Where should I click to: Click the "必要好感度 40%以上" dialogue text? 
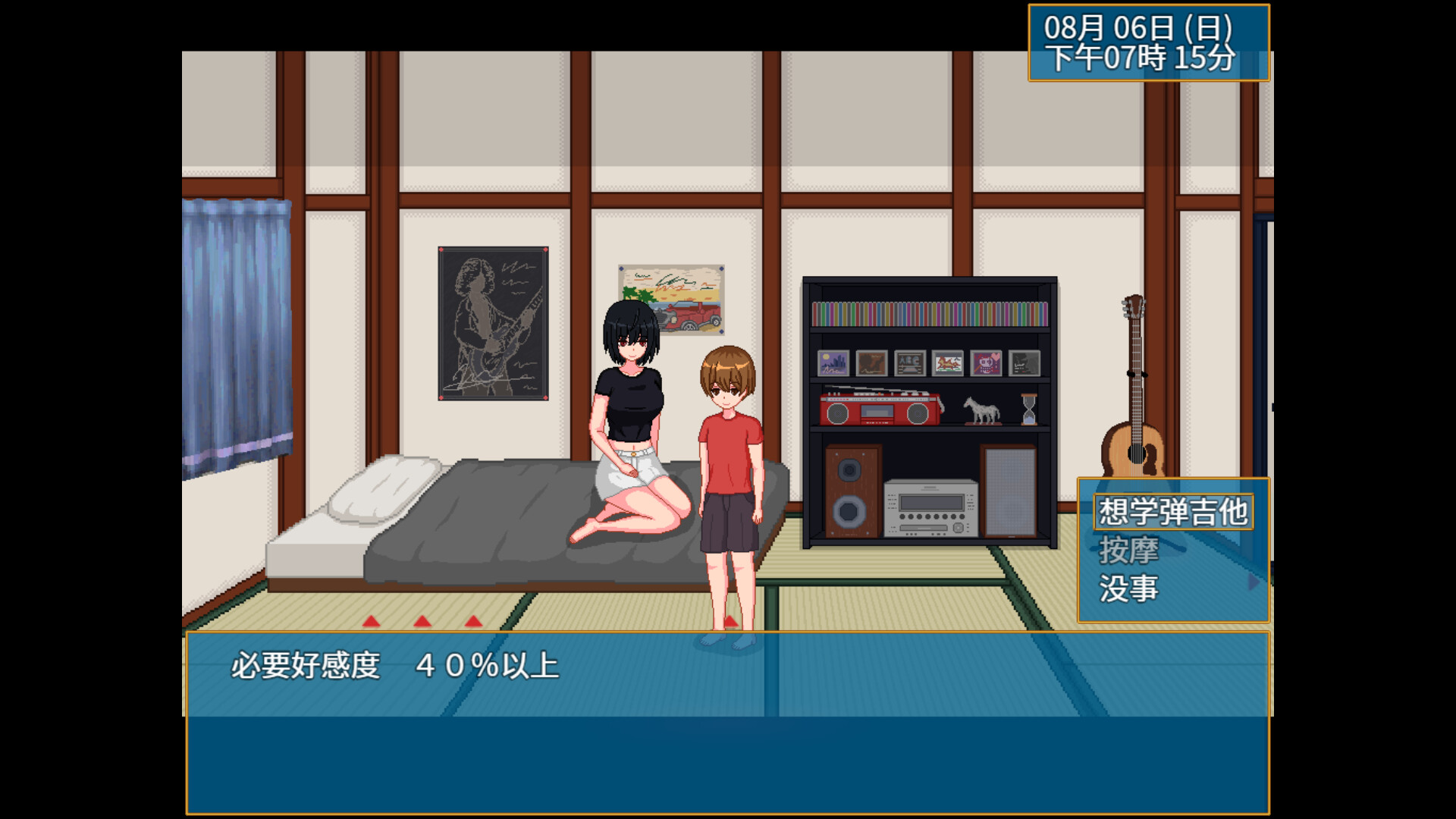click(x=394, y=665)
